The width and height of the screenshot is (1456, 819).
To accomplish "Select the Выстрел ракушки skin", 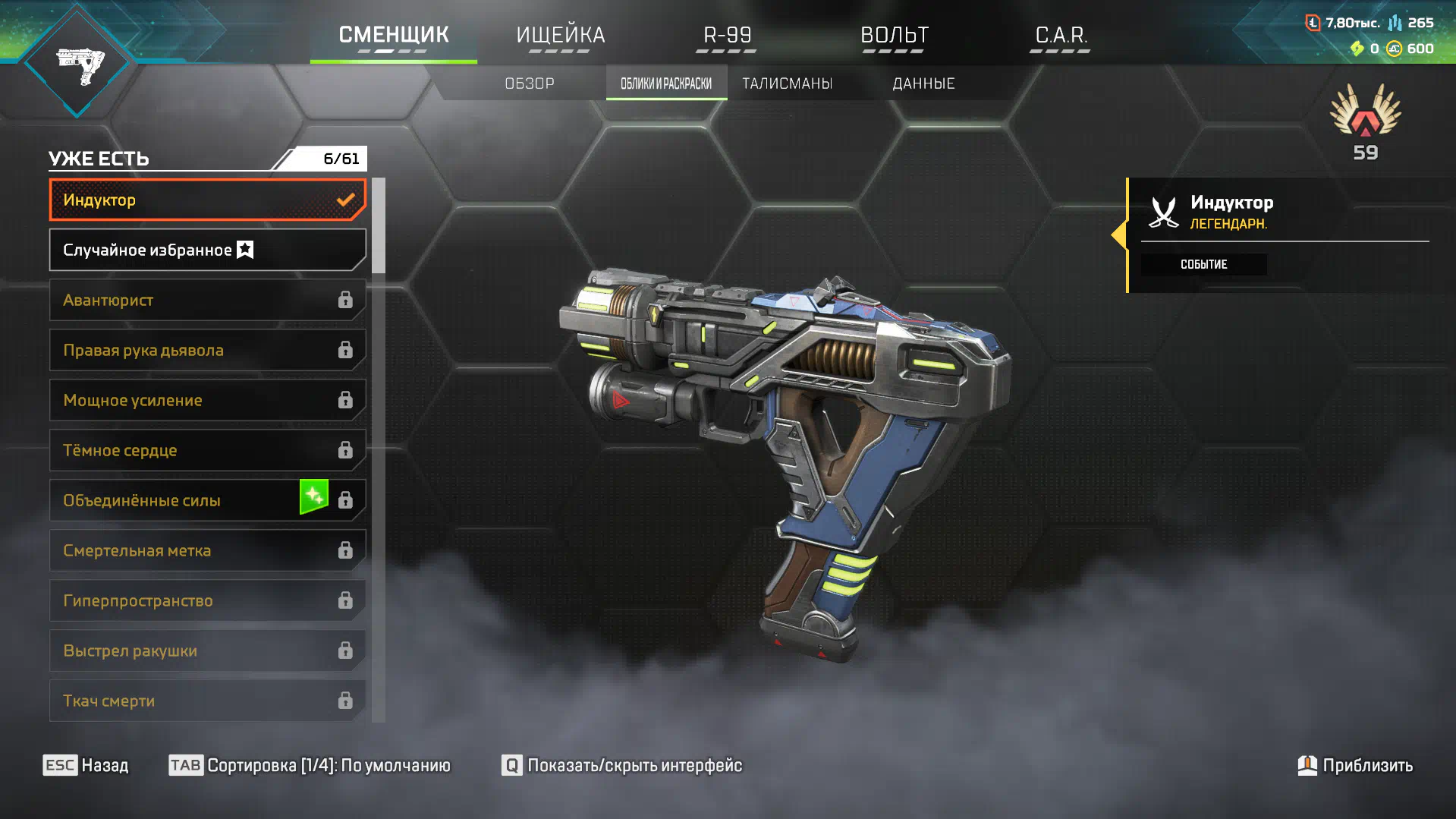I will click(x=207, y=650).
